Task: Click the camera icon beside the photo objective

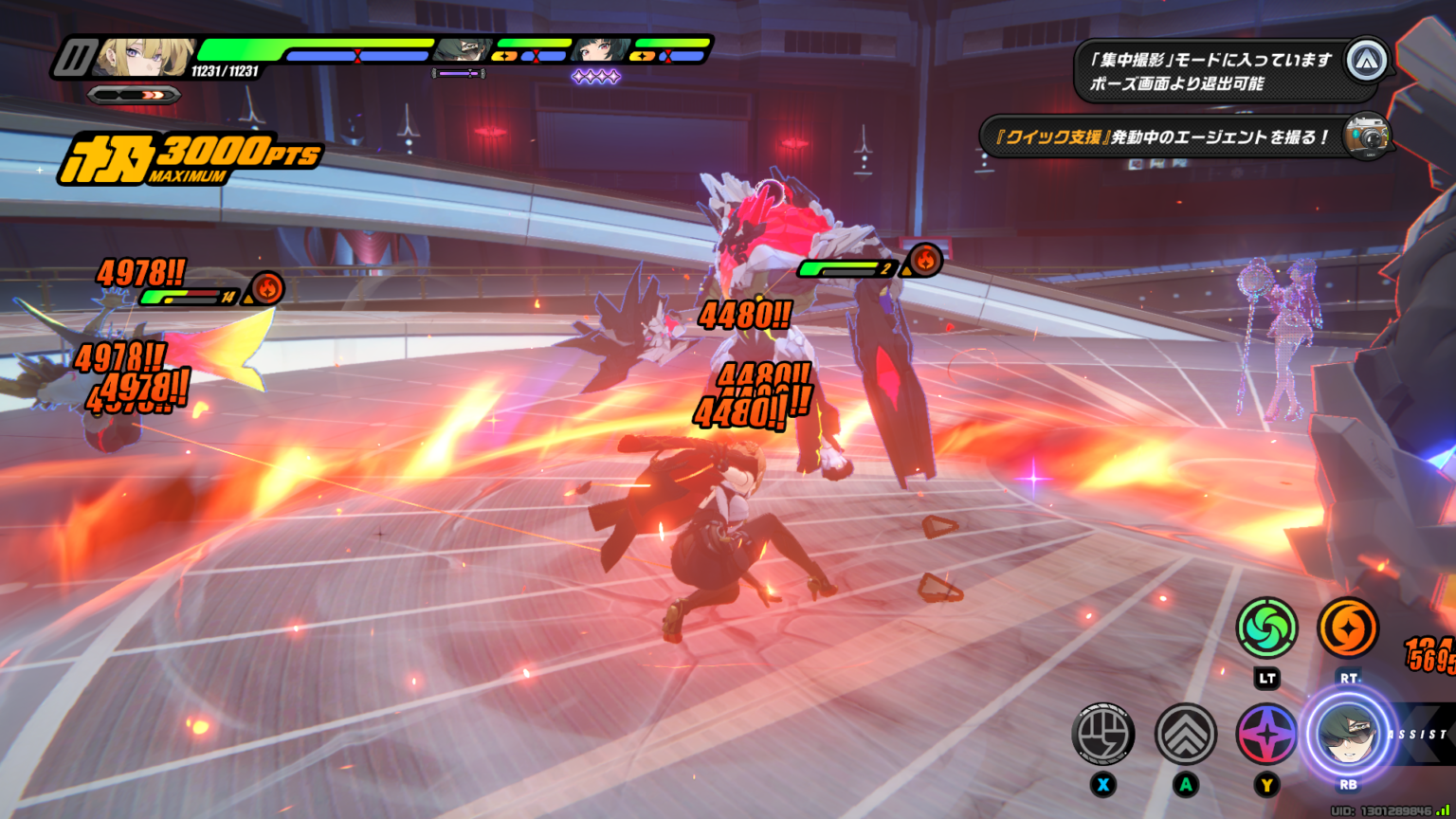Action: pos(1367,136)
